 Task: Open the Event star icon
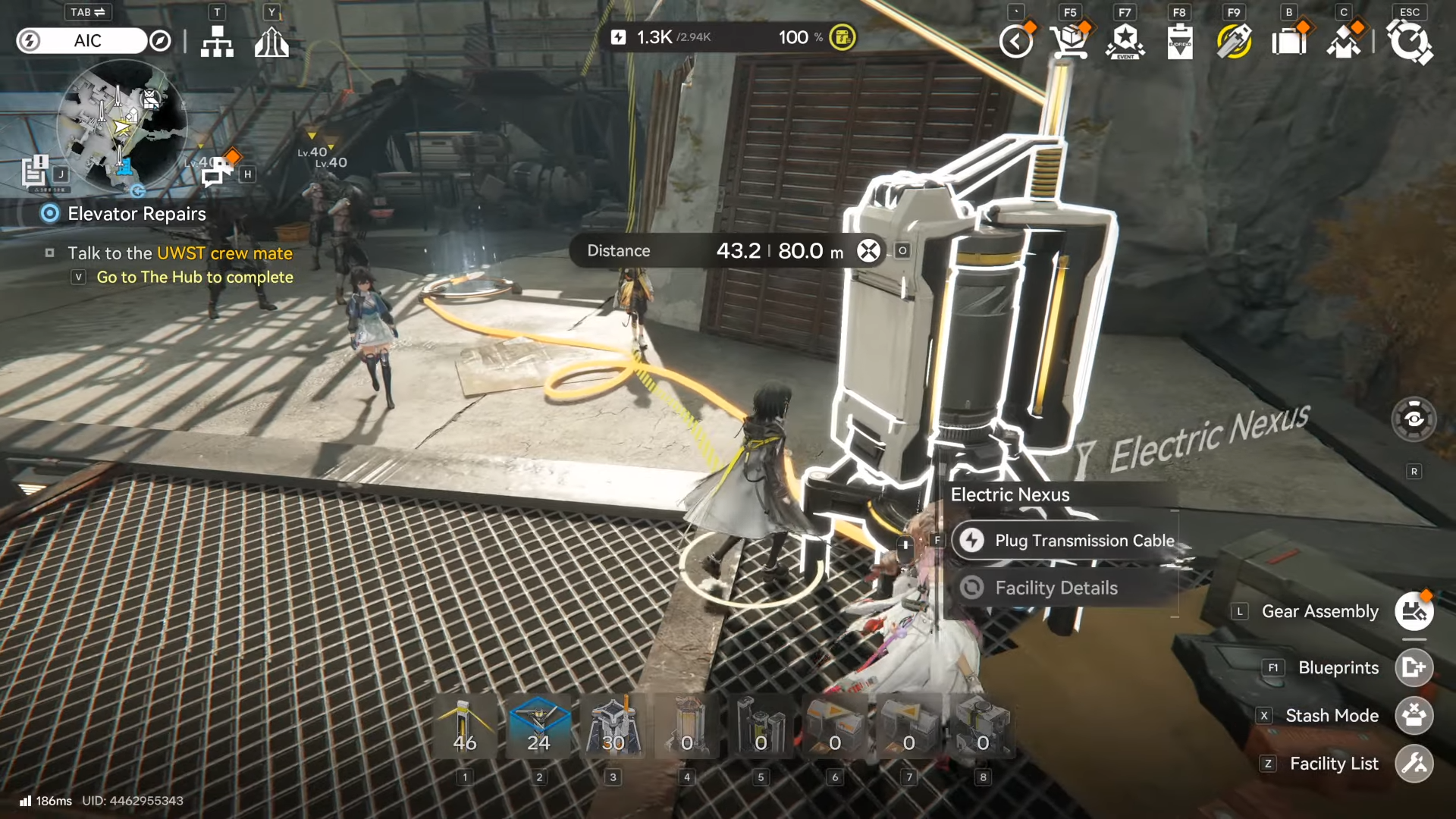(1125, 41)
